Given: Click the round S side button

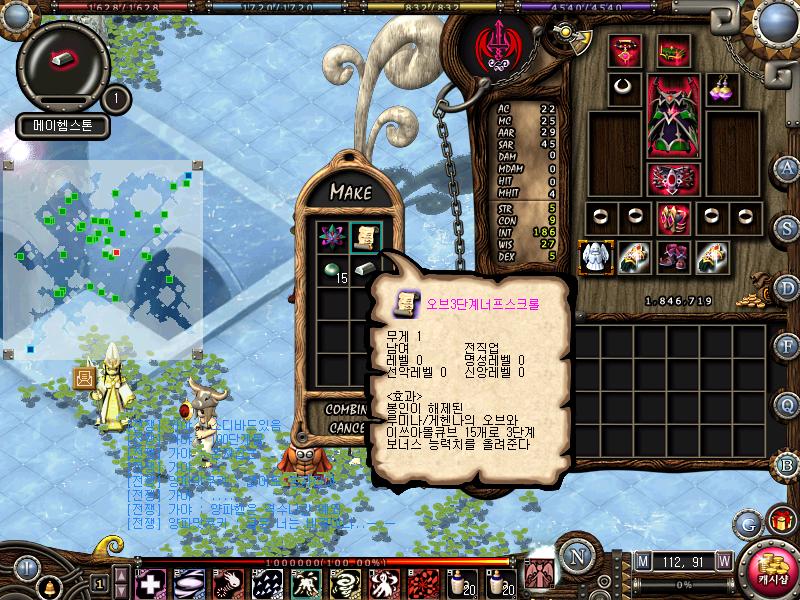Looking at the screenshot, I should [x=788, y=227].
